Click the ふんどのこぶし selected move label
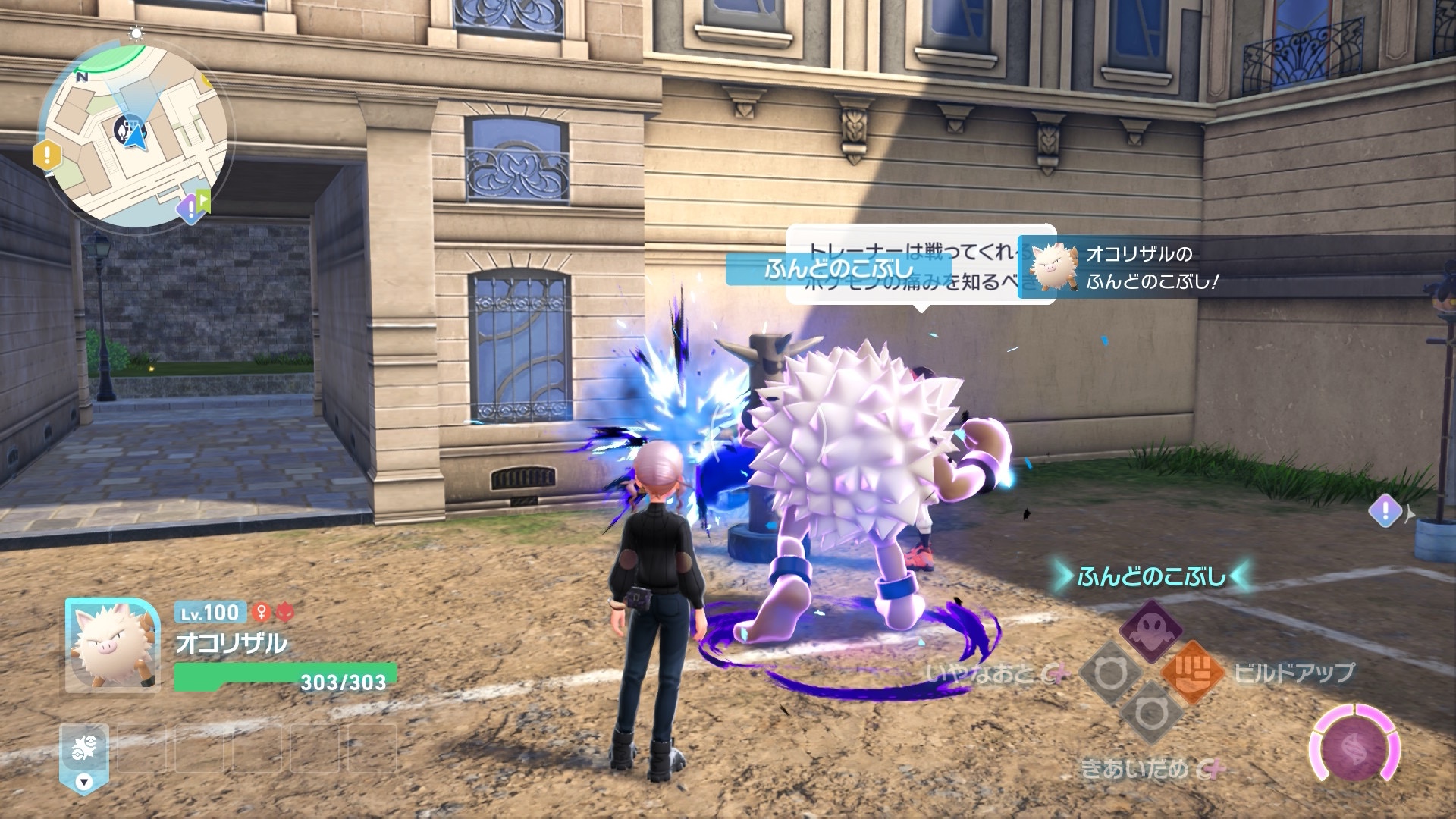Viewport: 1456px width, 819px height. [1150, 577]
